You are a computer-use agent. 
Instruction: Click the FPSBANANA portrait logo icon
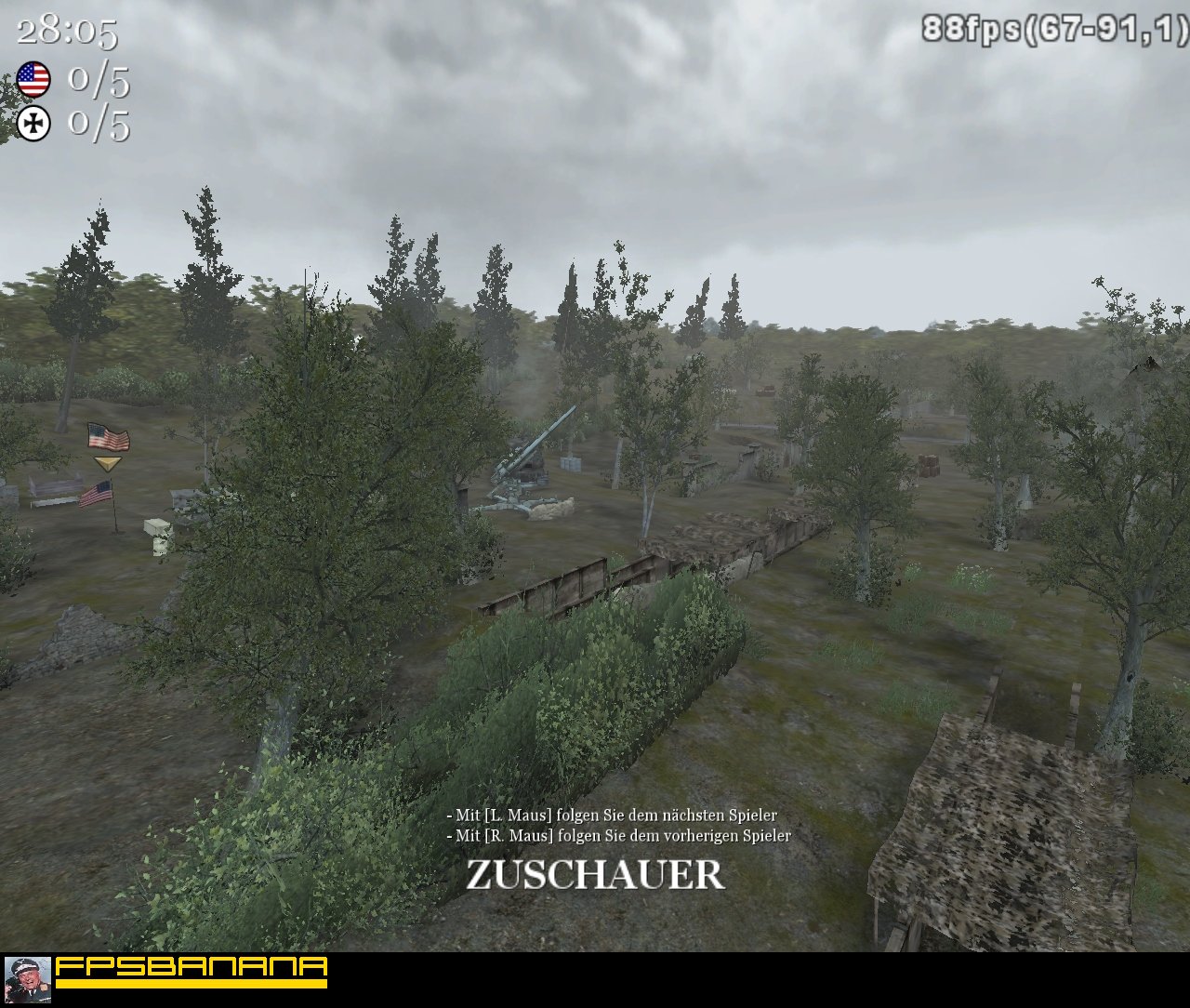click(31, 977)
